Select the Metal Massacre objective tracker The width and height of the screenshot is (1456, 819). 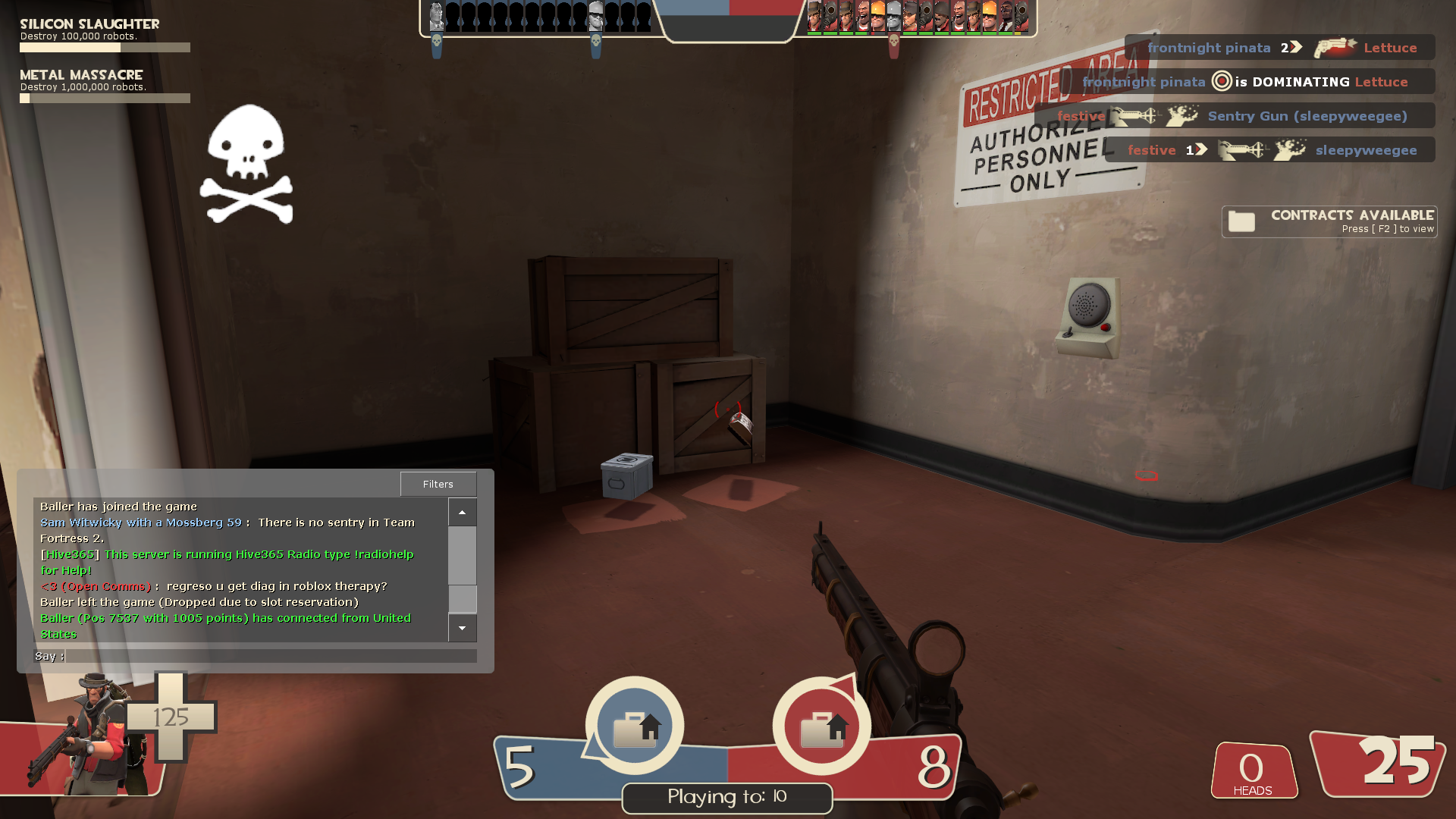coord(105,86)
